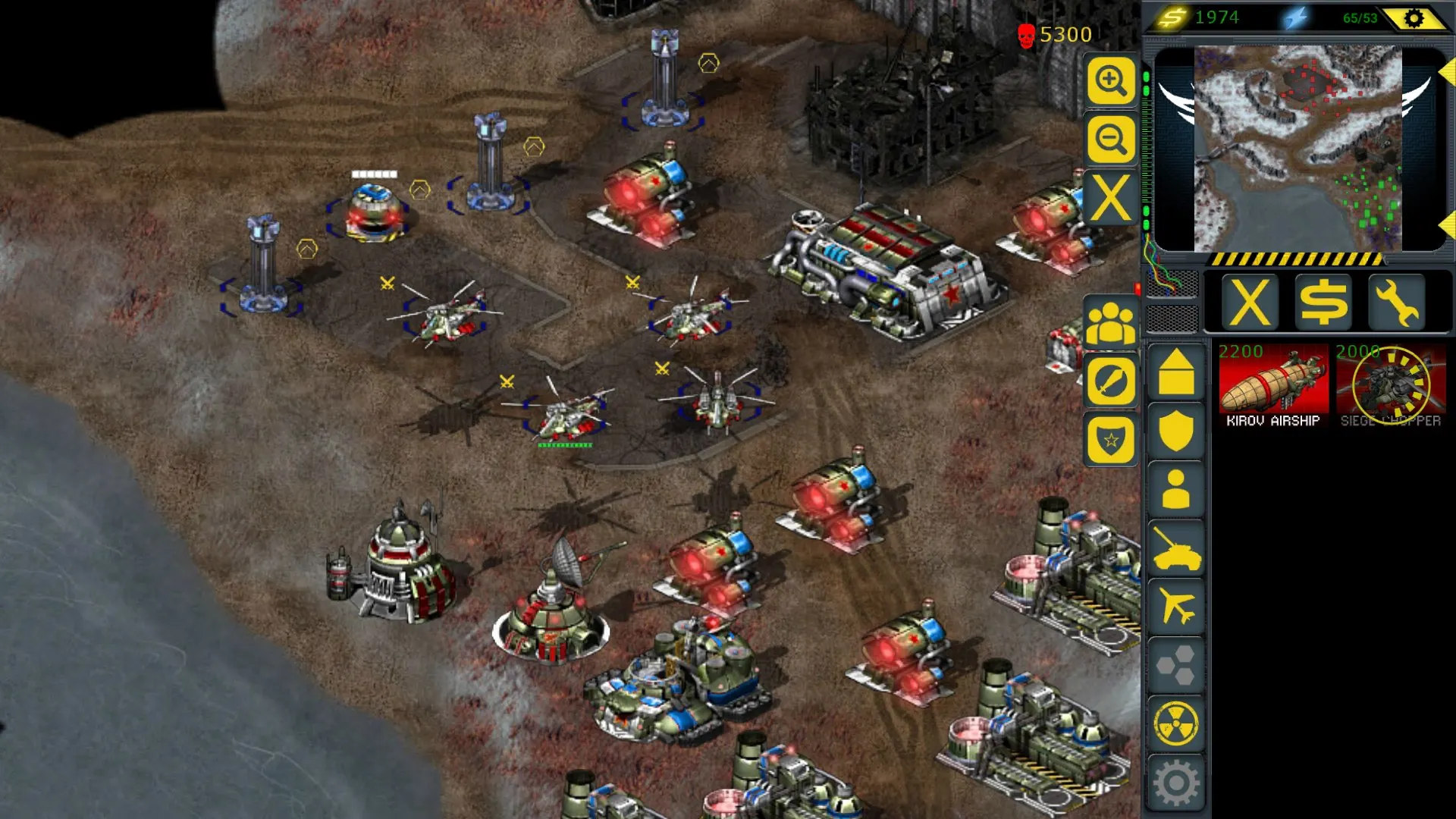
Task: Enable repair mode with the wrench button
Action: pos(1396,303)
